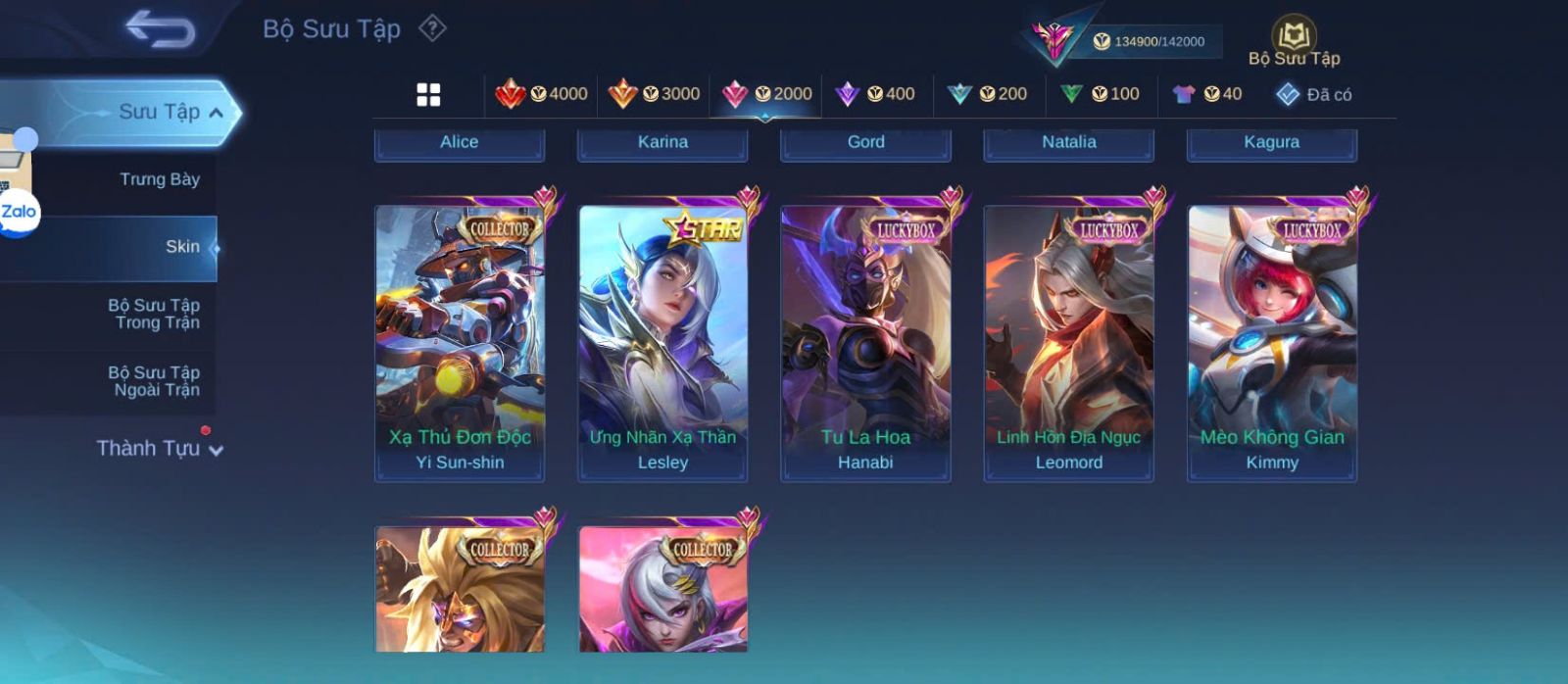1568x684 pixels.
Task: Open Bộ Sưu Tập Ngoài Trận
Action: [x=155, y=381]
